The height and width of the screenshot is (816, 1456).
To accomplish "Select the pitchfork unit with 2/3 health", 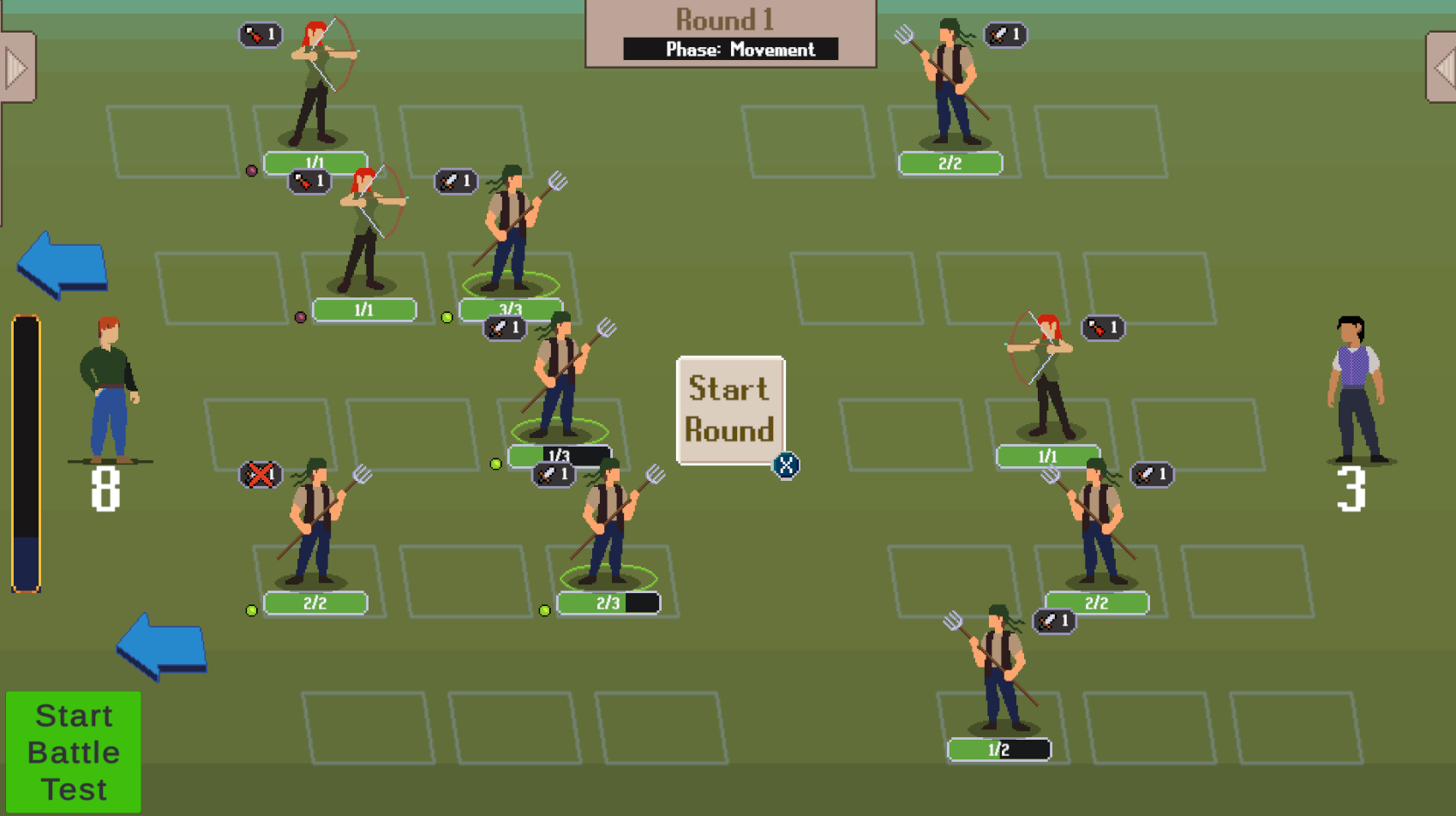I will 608,525.
